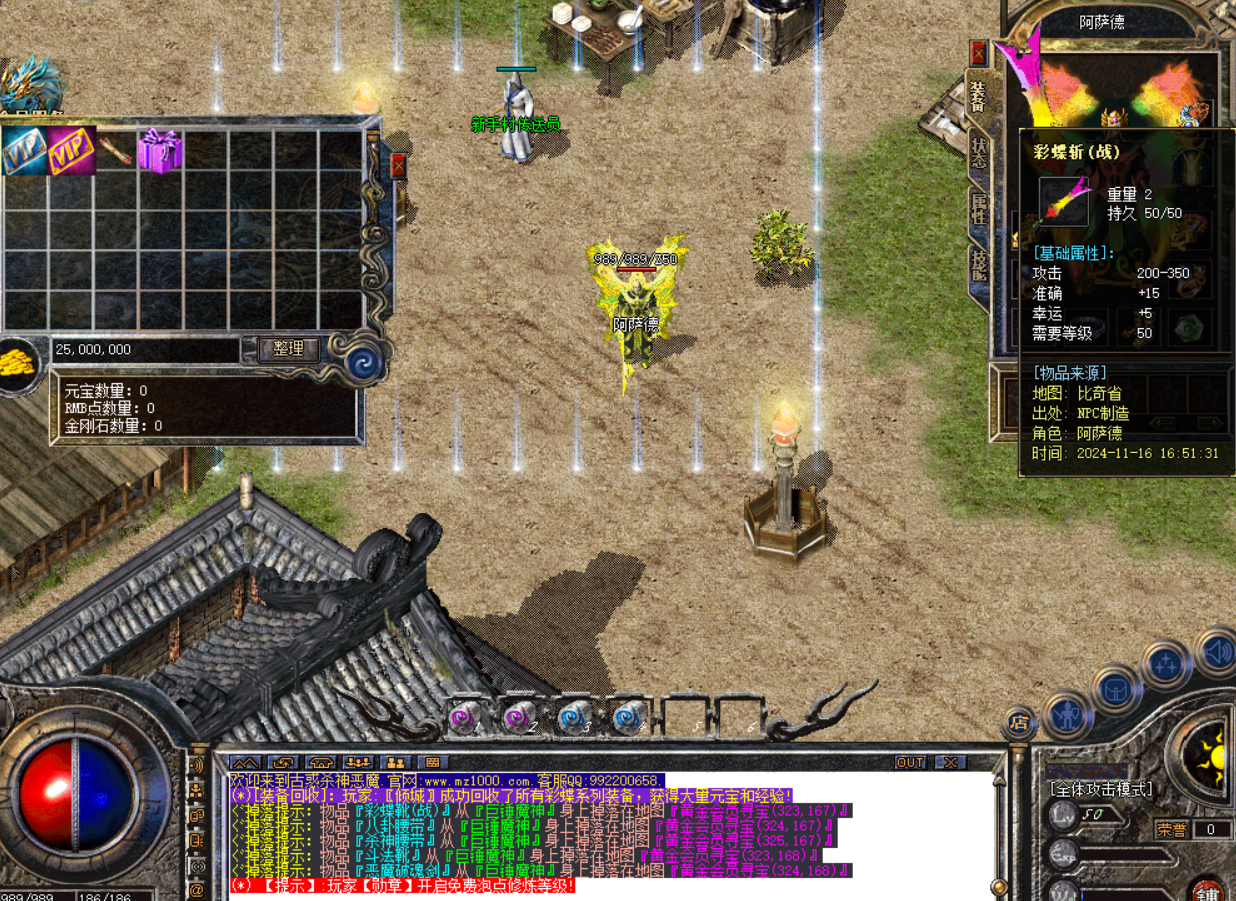Switch to the 装备 equipment tab

978,97
